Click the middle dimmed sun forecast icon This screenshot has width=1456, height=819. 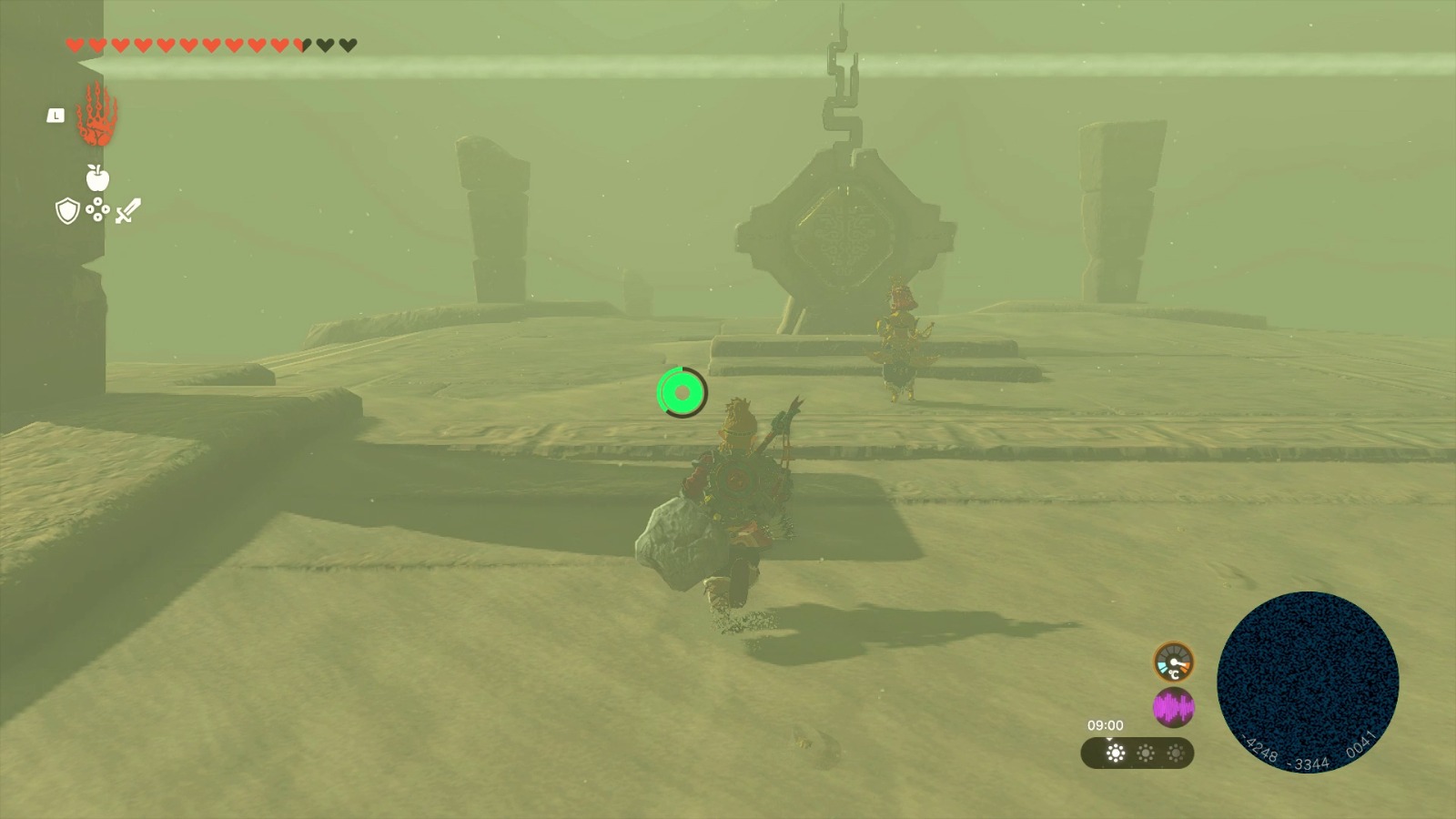coord(1146,751)
